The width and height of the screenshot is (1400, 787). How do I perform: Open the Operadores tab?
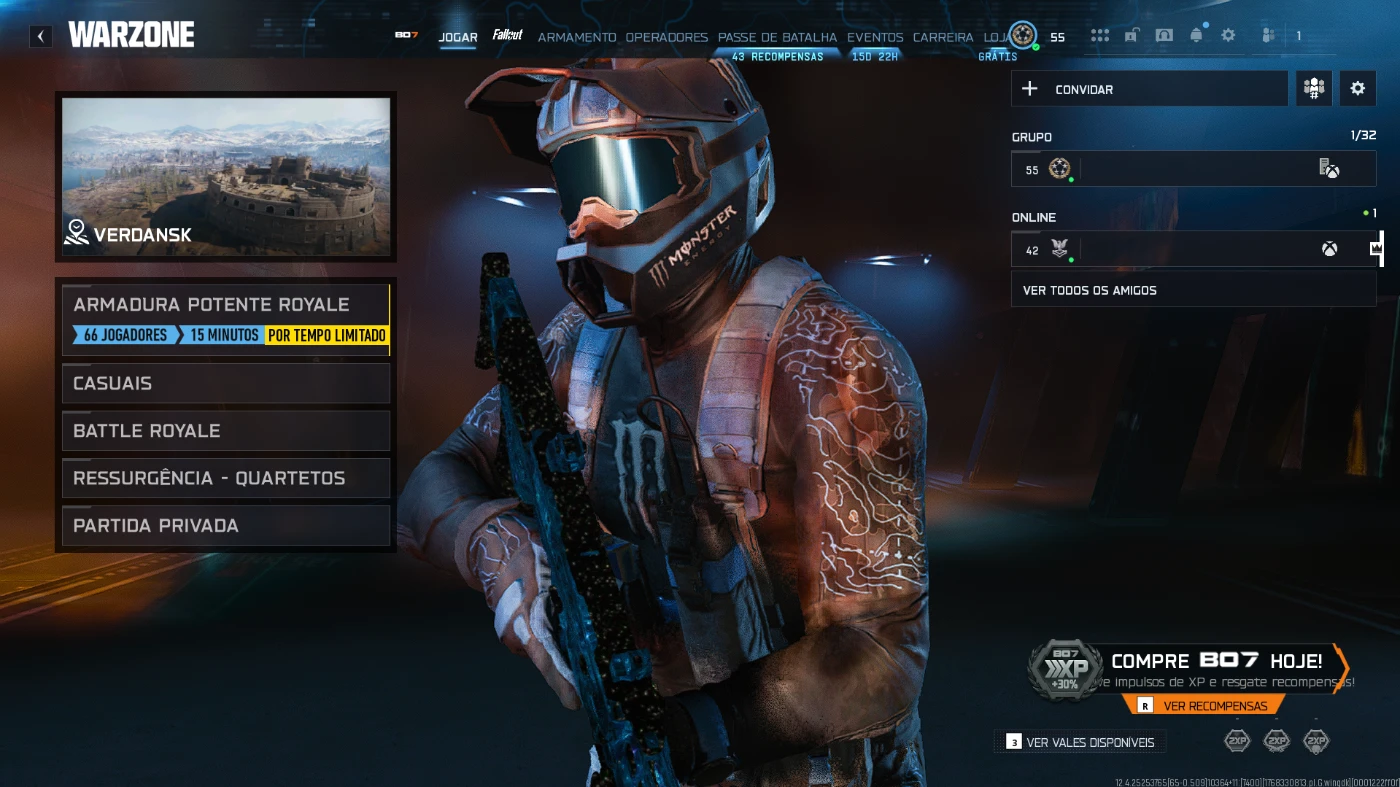pos(666,37)
